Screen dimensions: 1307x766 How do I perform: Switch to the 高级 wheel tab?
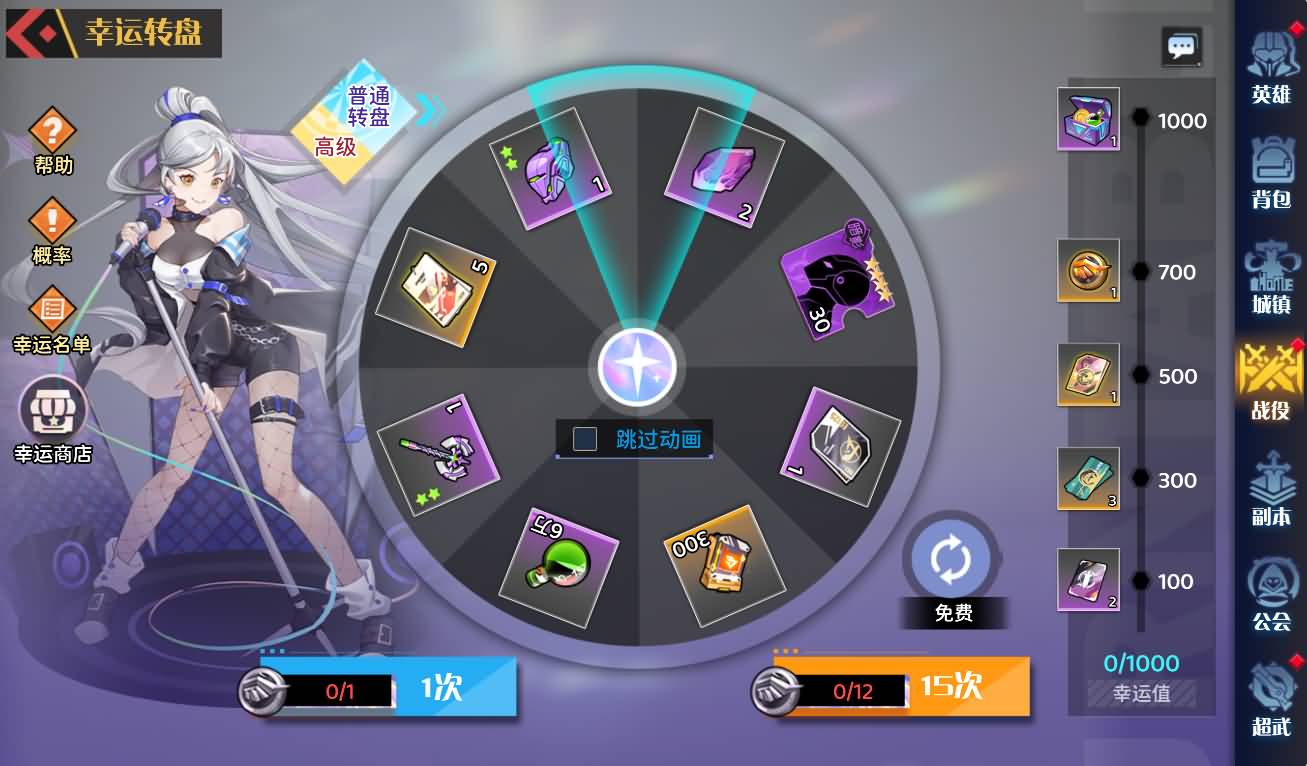click(x=335, y=148)
